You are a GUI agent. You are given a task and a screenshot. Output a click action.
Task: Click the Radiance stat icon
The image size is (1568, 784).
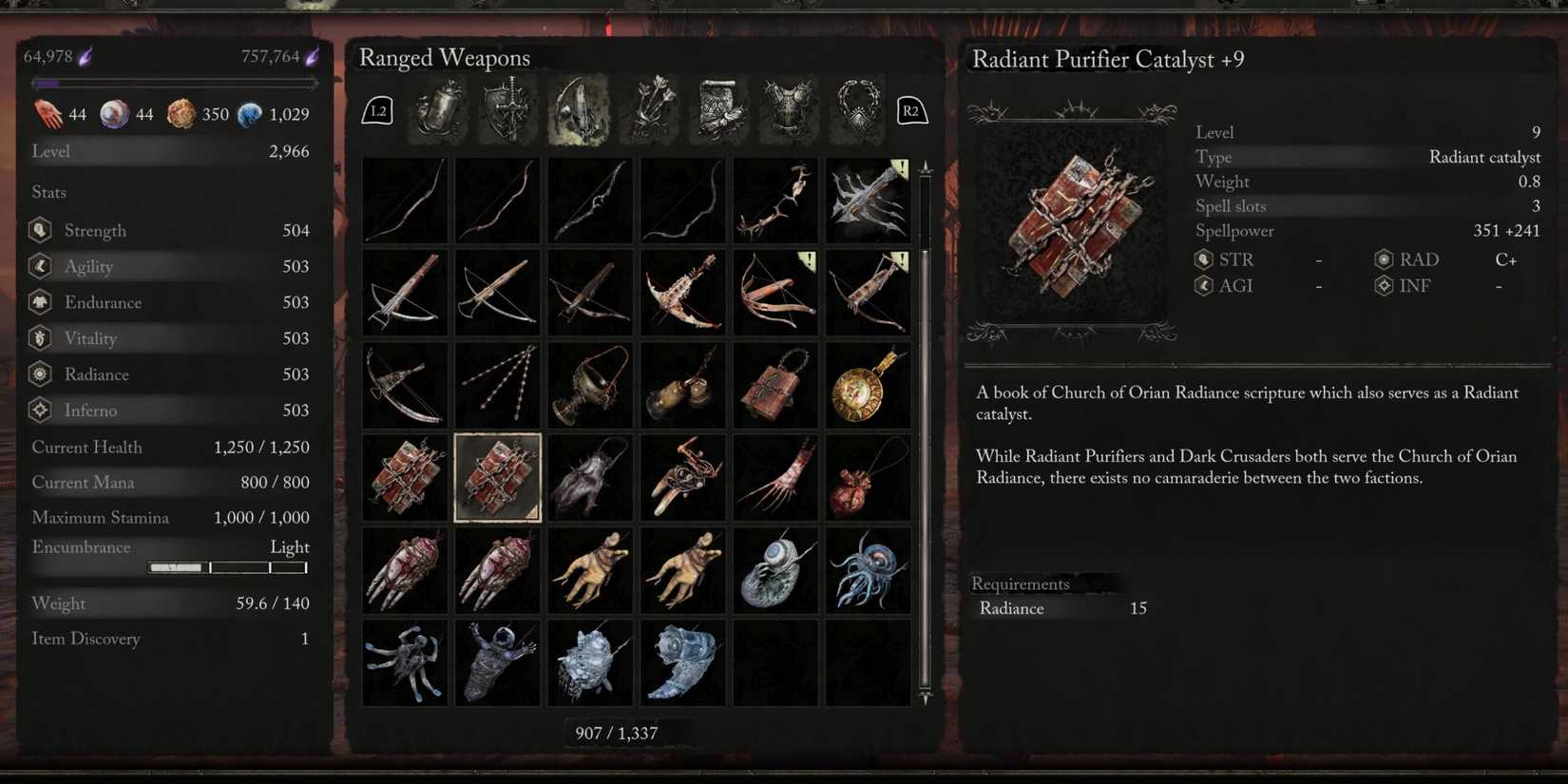point(39,374)
